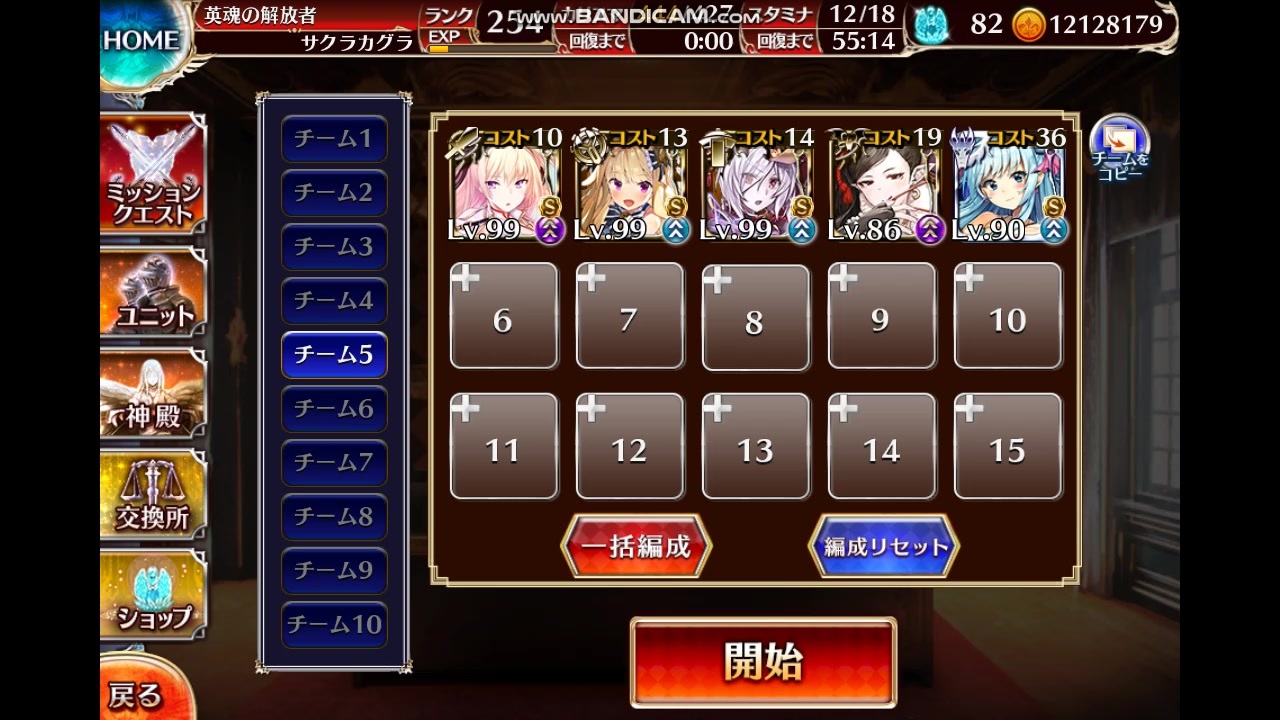Click the blue crystal currency icon
The width and height of the screenshot is (1280, 720).
pyautogui.click(x=932, y=24)
